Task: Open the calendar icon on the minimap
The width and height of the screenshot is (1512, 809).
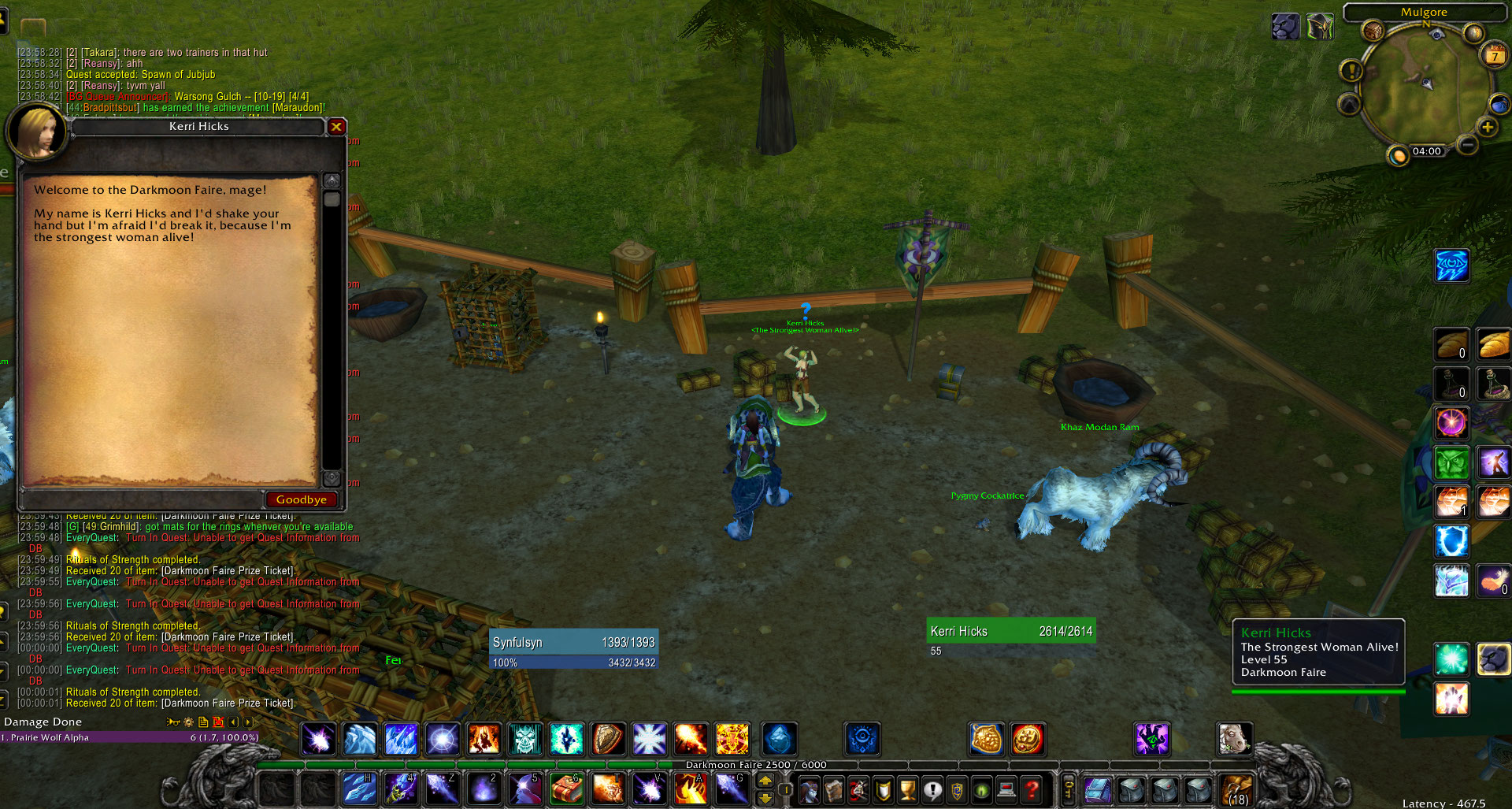Action: tap(1495, 56)
